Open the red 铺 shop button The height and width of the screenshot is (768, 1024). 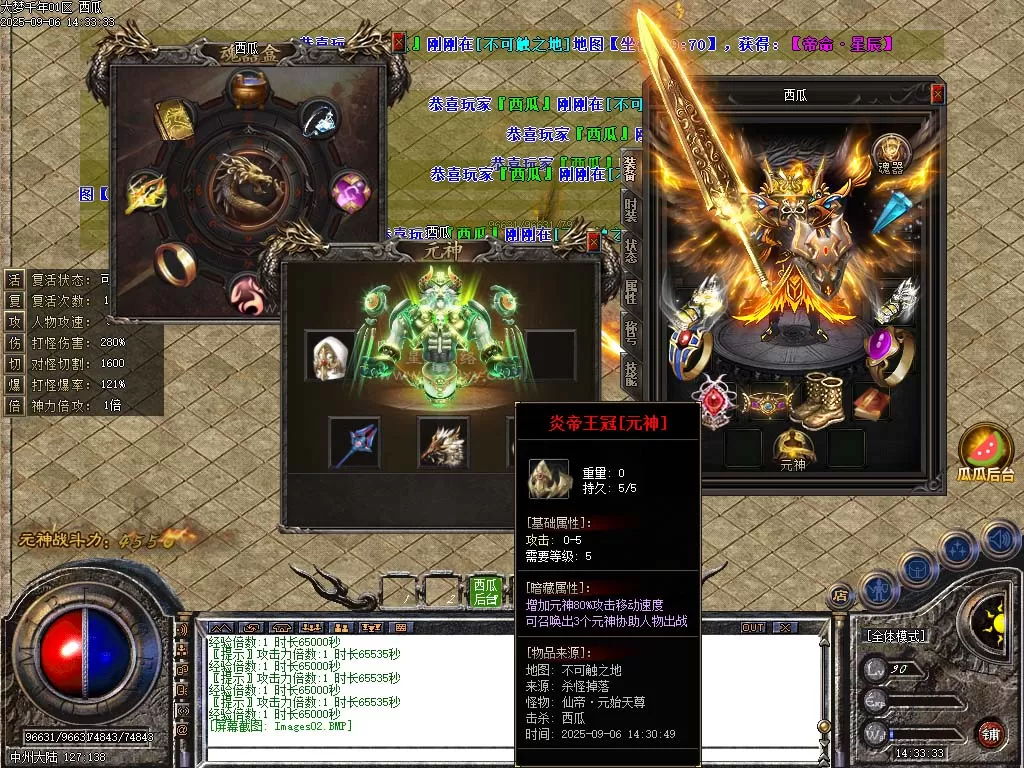990,733
